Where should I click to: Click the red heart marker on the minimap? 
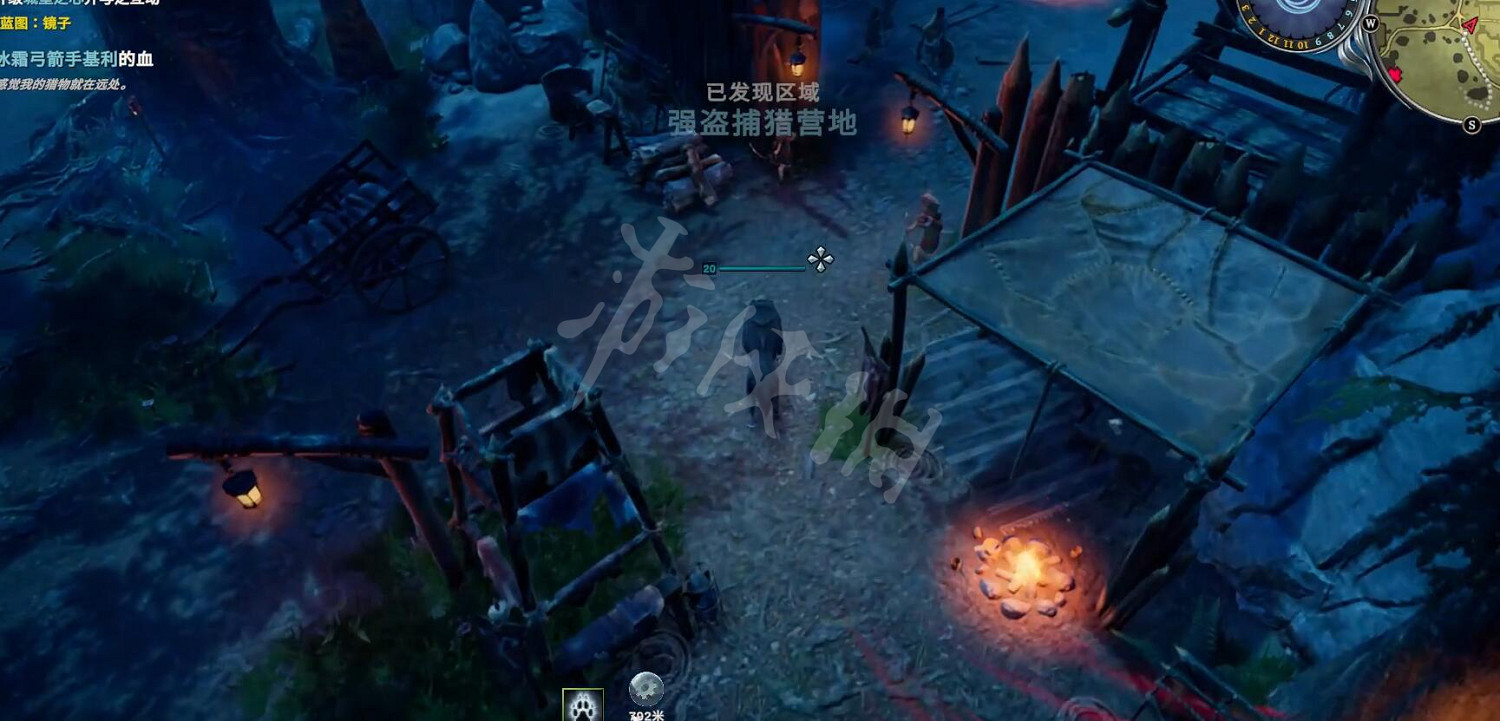[x=1396, y=75]
